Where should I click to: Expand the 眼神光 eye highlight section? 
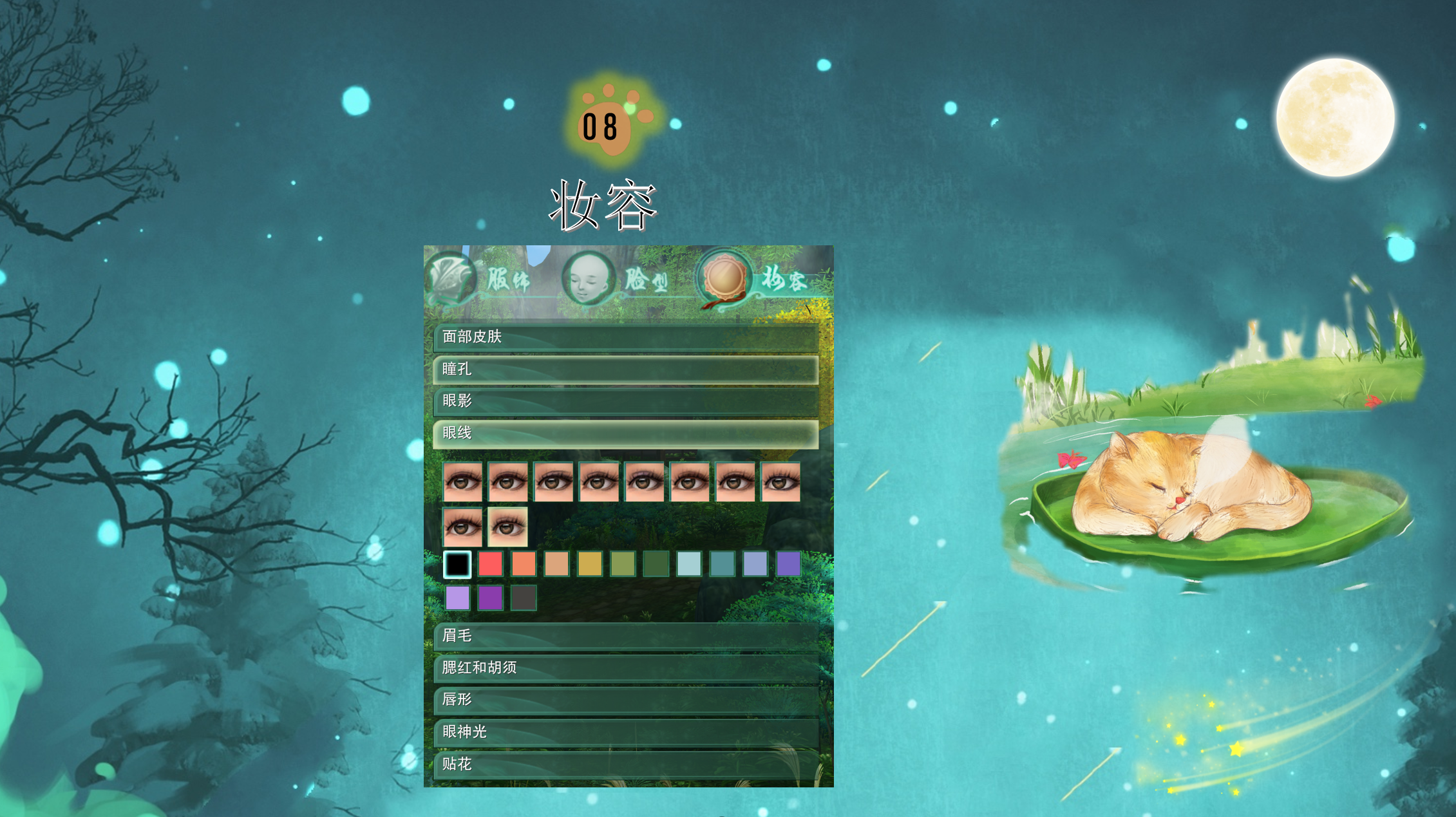(x=625, y=732)
